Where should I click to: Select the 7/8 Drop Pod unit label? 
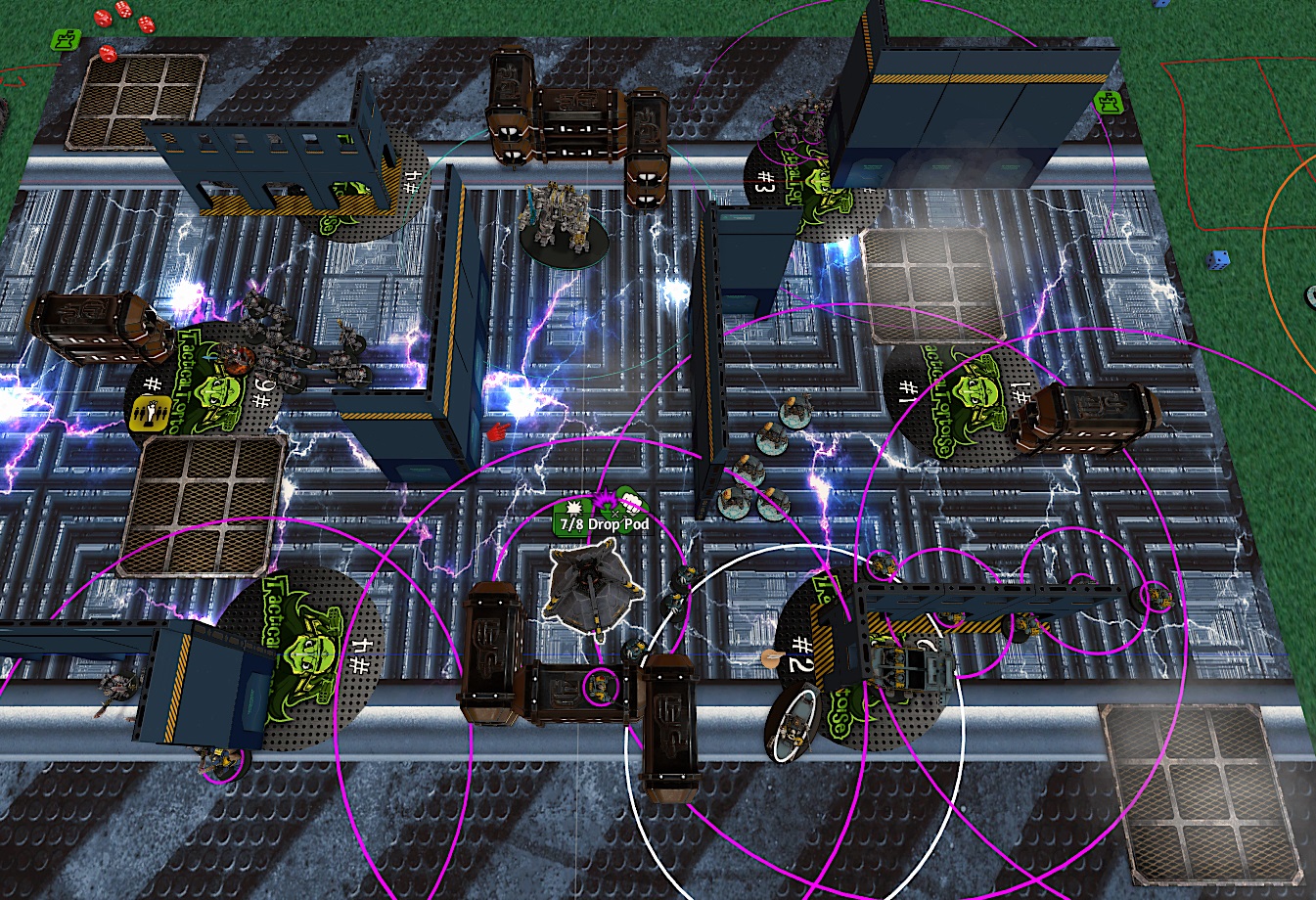pyautogui.click(x=602, y=524)
